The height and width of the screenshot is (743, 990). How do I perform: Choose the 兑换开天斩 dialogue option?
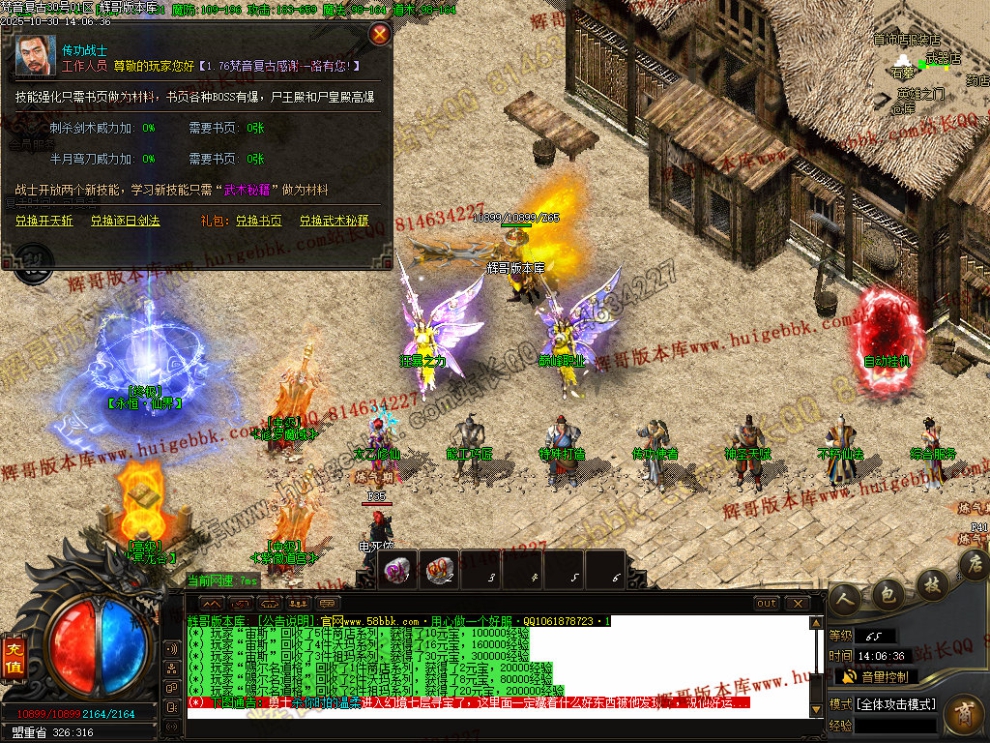(x=42, y=221)
